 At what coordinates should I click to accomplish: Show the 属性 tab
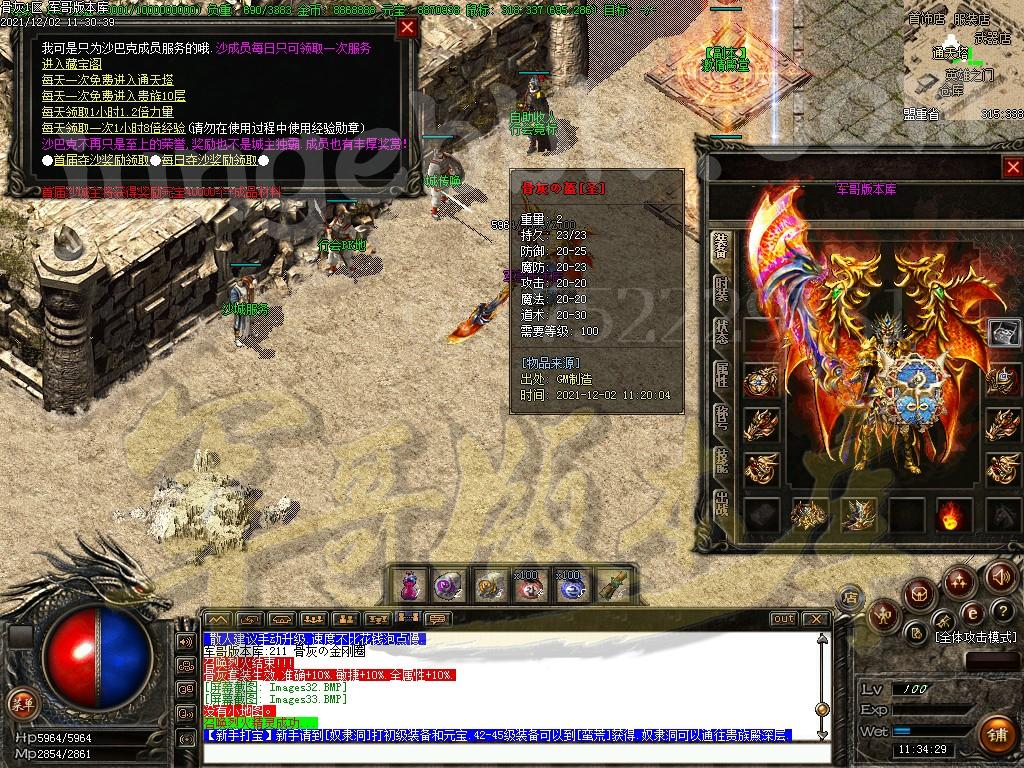(x=721, y=375)
